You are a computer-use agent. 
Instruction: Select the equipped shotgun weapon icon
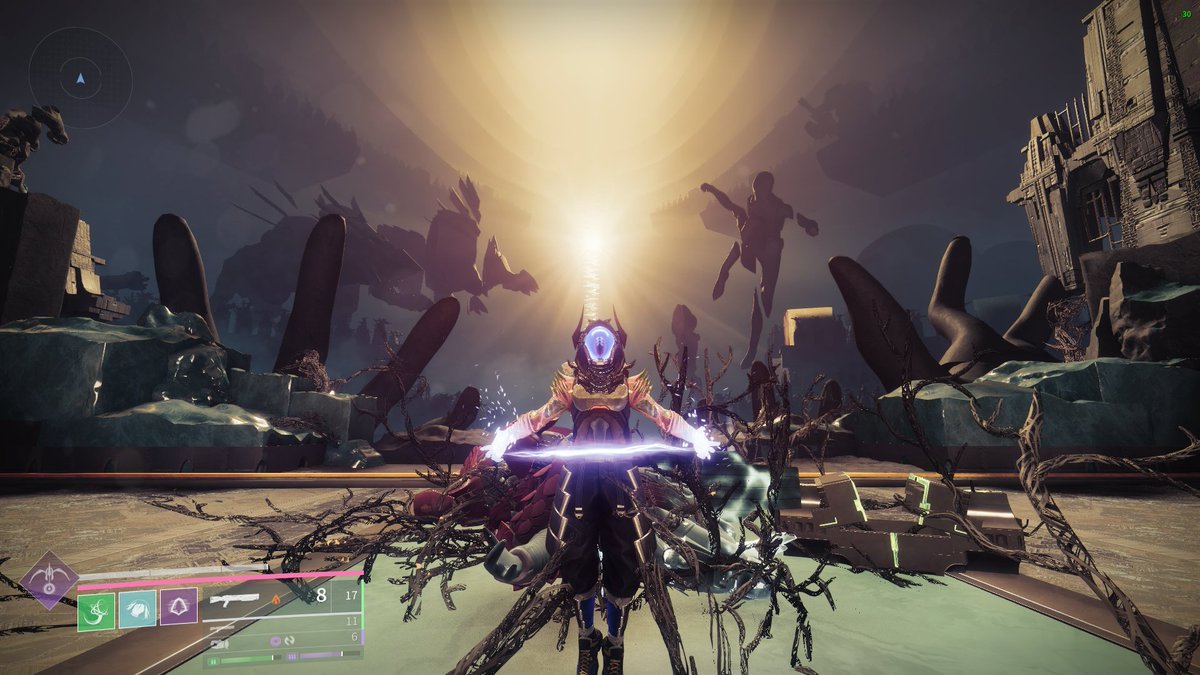234,599
